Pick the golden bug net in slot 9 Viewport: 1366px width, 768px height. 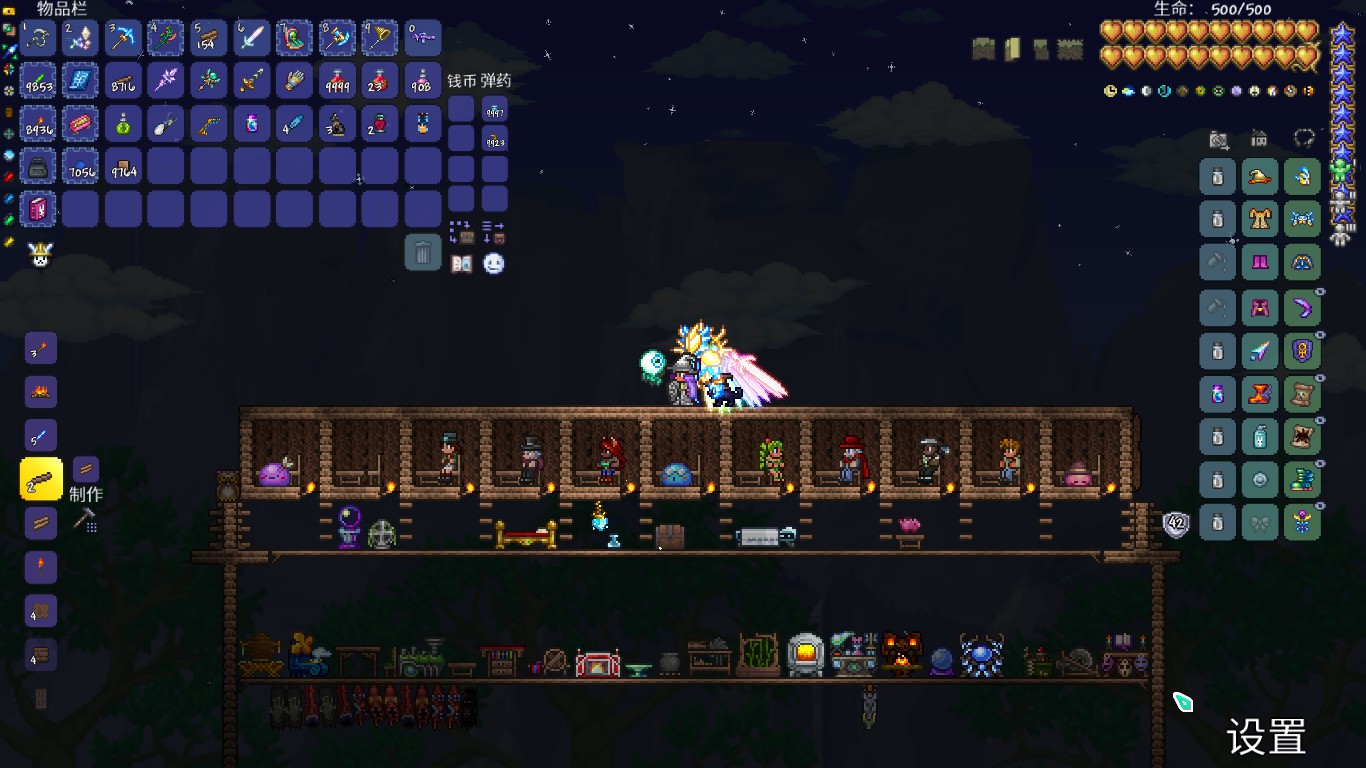380,38
